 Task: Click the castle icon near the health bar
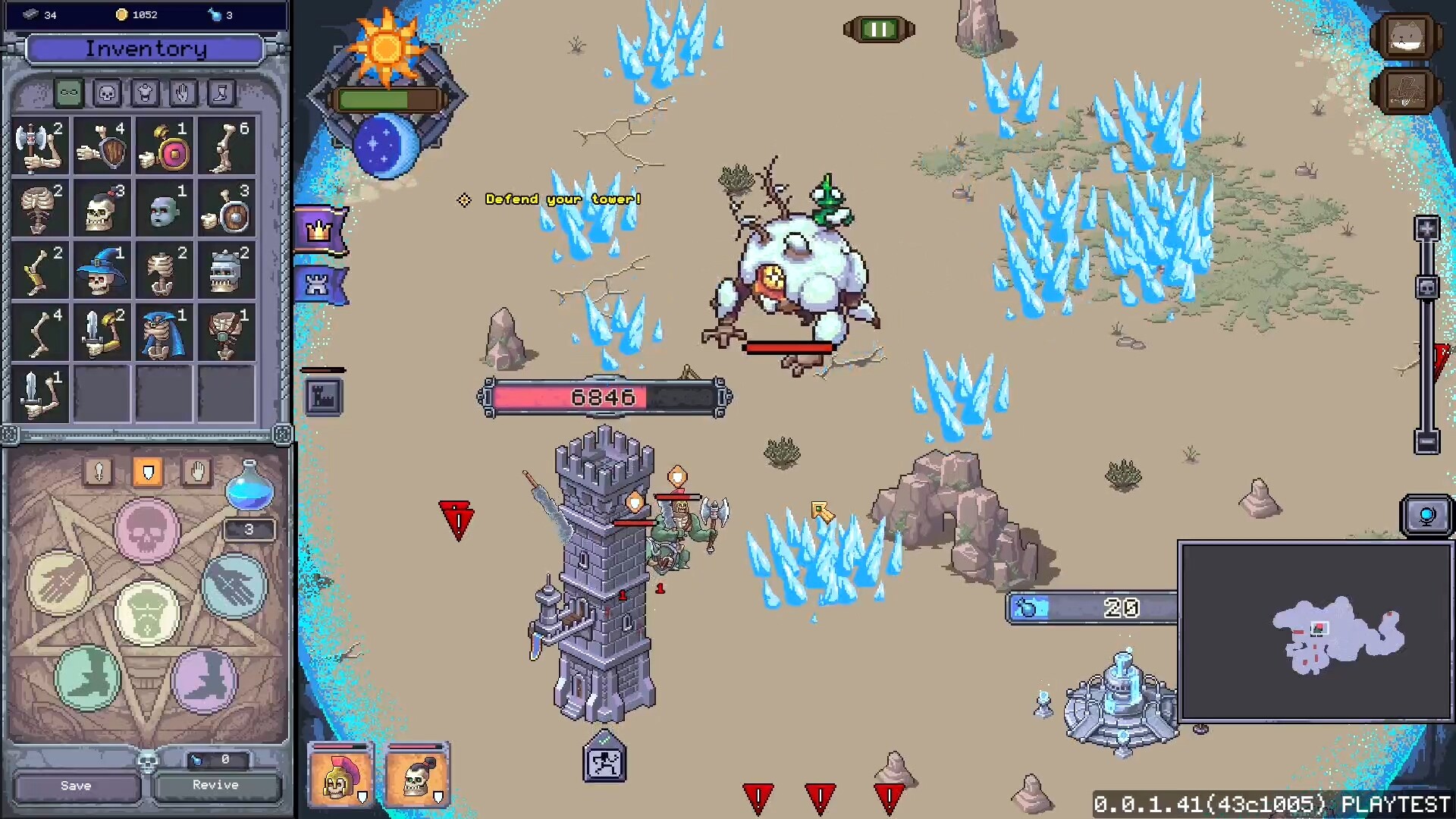324,396
